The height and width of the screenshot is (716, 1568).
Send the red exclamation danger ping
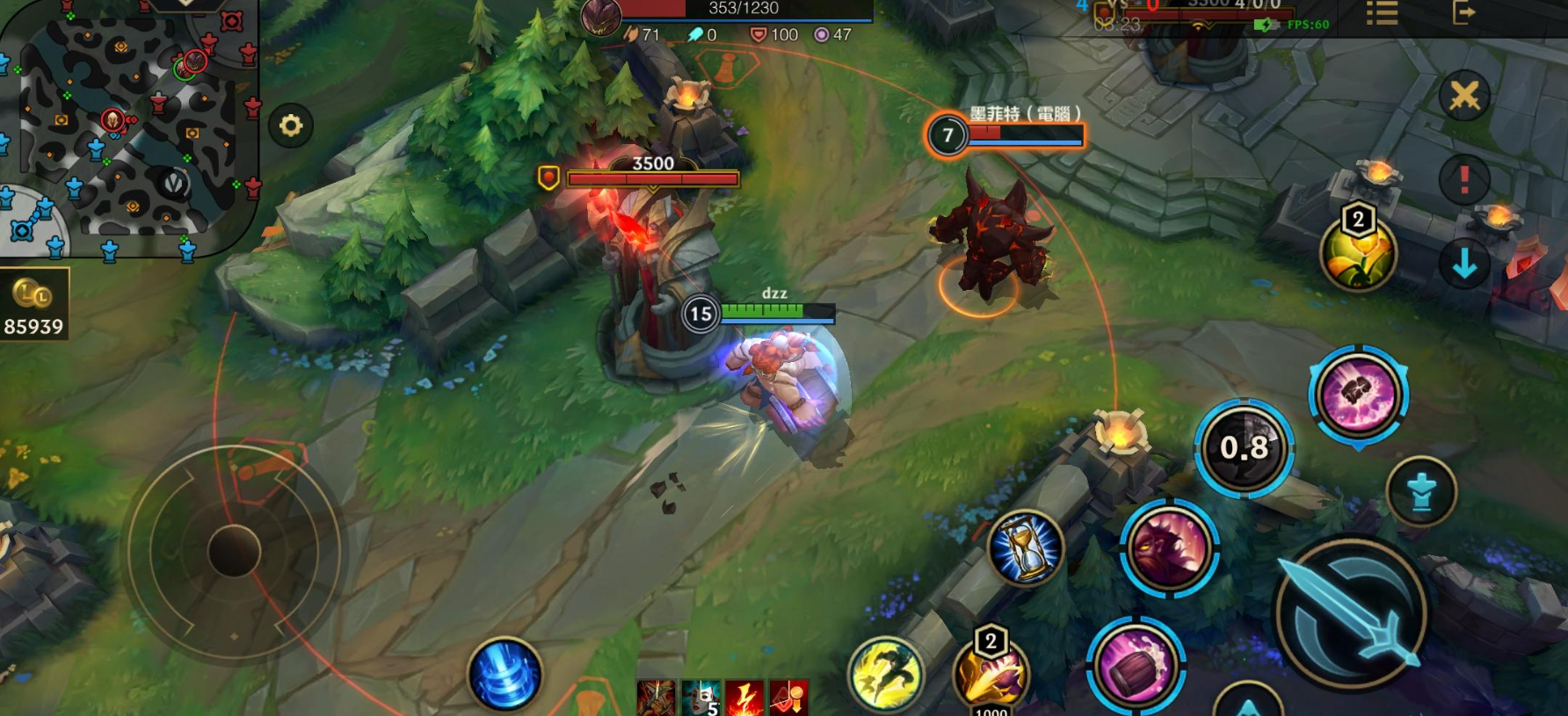[1464, 179]
